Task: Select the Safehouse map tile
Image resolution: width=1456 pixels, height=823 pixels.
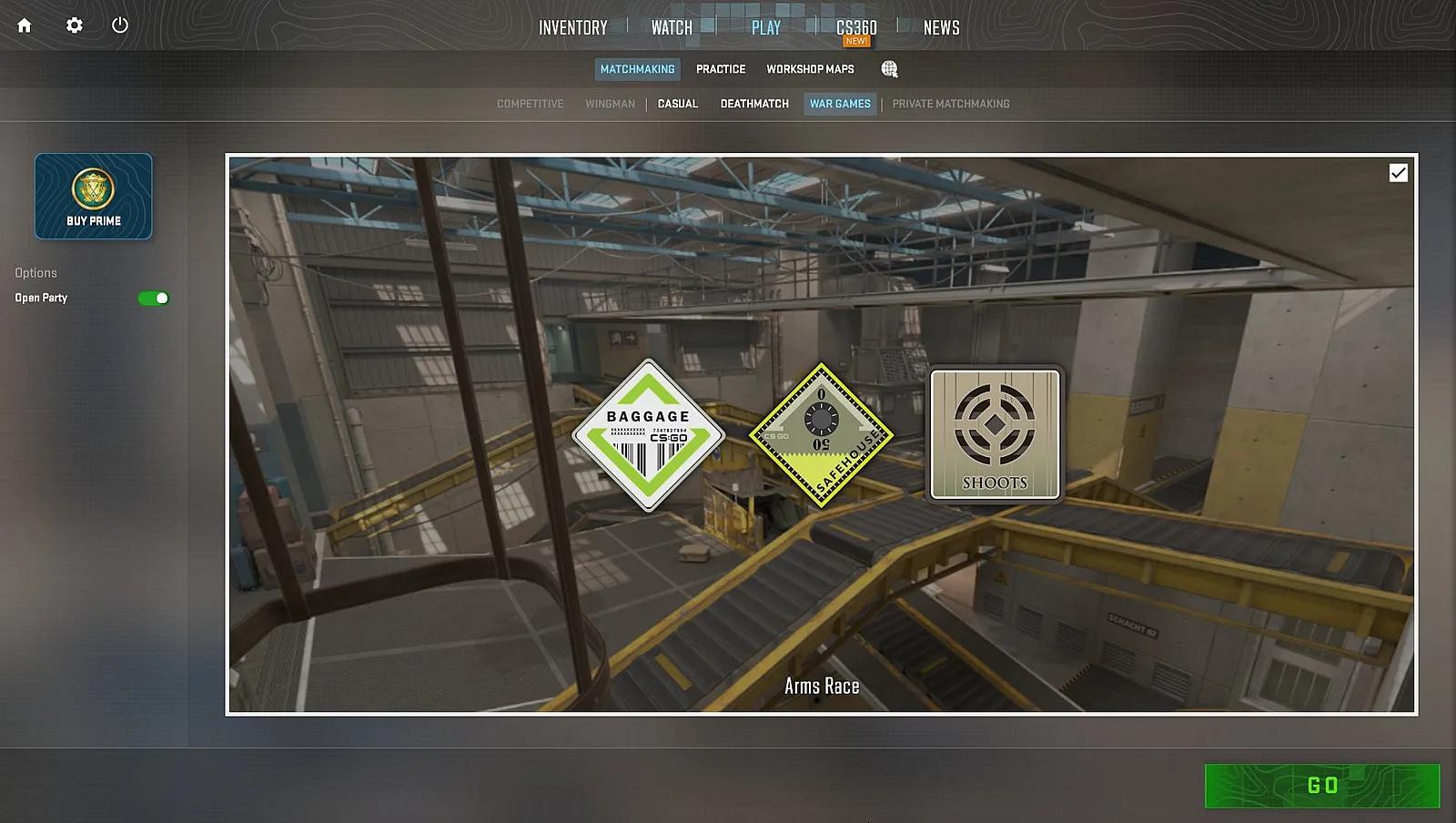Action: point(822,432)
